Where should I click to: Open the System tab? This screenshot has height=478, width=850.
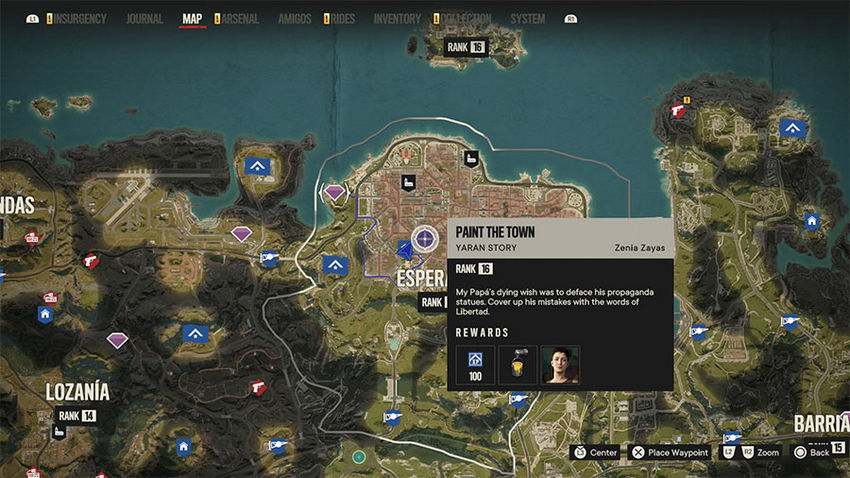[x=528, y=19]
